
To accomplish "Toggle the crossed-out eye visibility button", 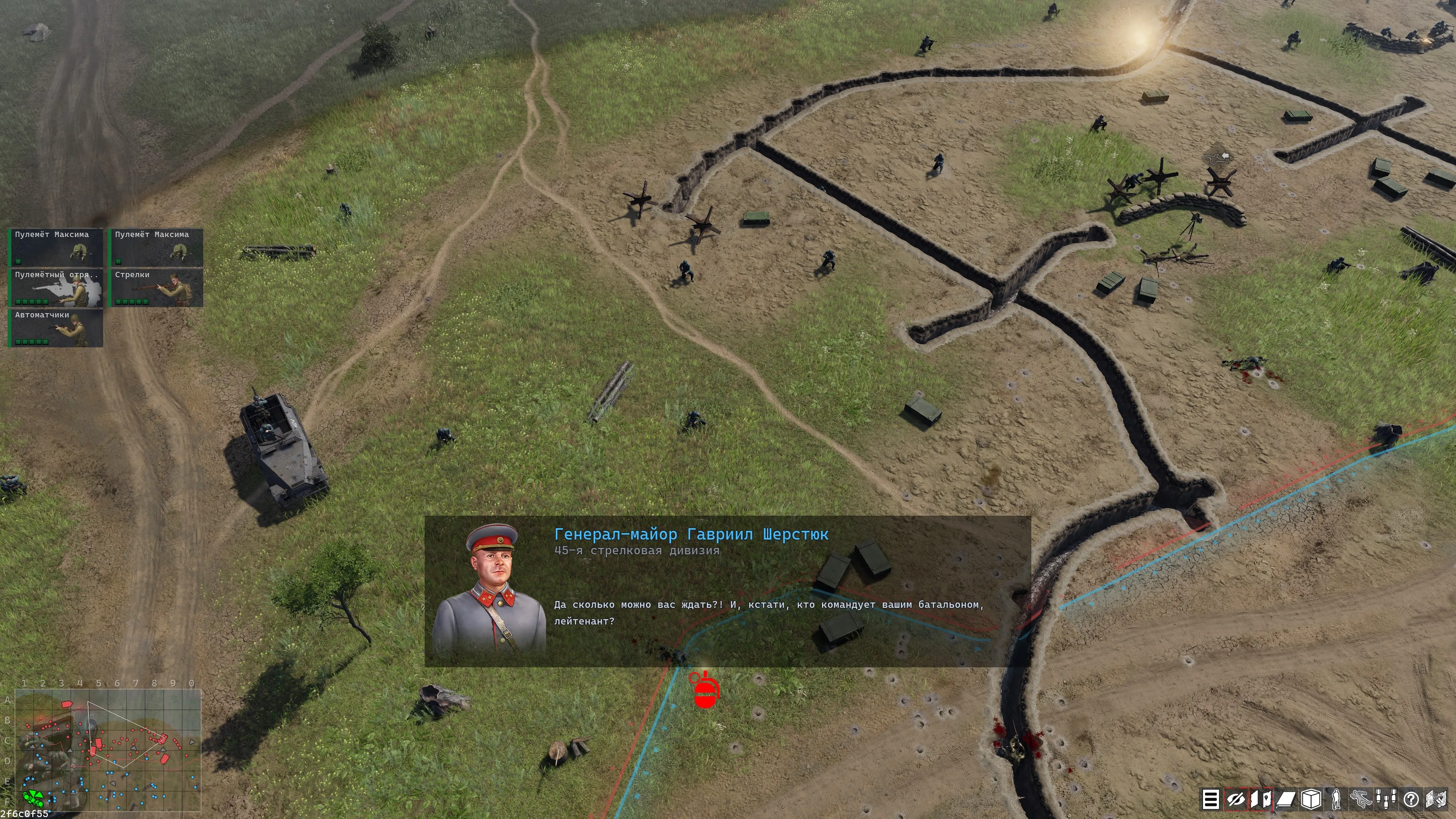I will click(x=1236, y=799).
